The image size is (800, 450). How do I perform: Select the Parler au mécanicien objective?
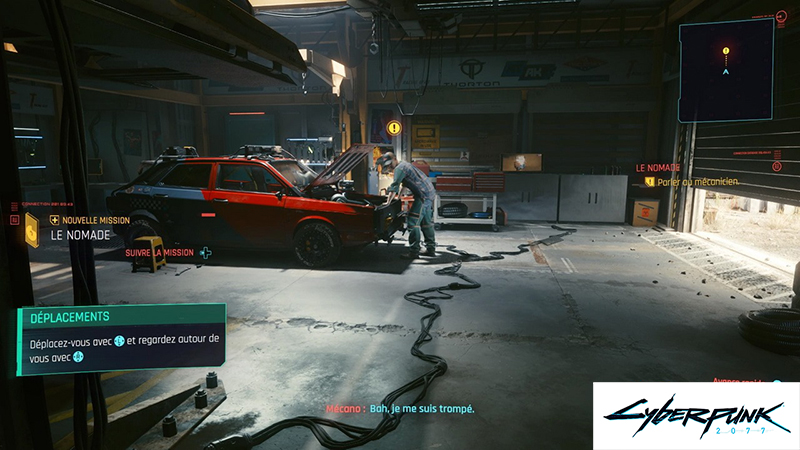tap(697, 181)
